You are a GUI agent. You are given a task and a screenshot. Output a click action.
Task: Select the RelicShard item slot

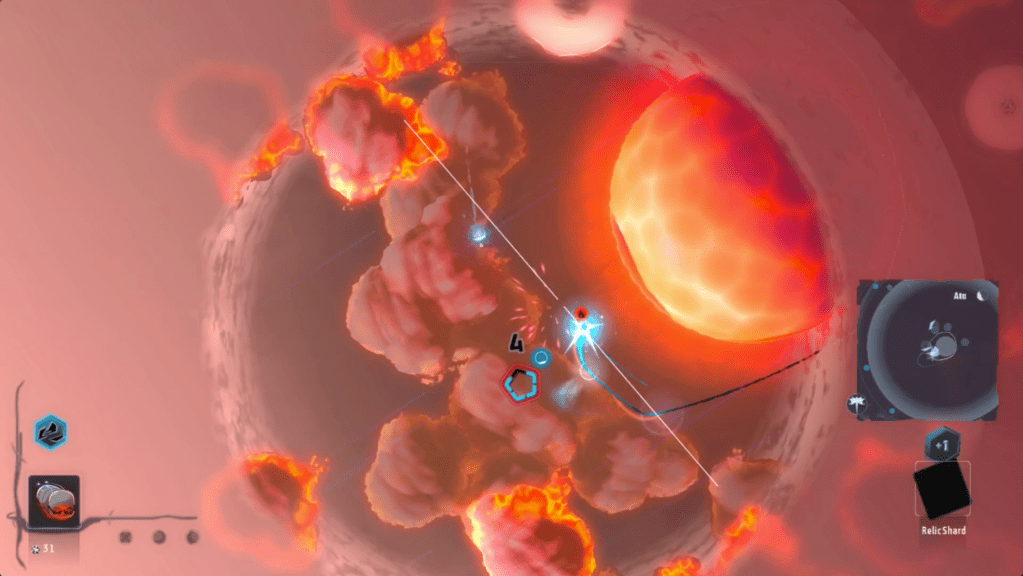point(942,491)
